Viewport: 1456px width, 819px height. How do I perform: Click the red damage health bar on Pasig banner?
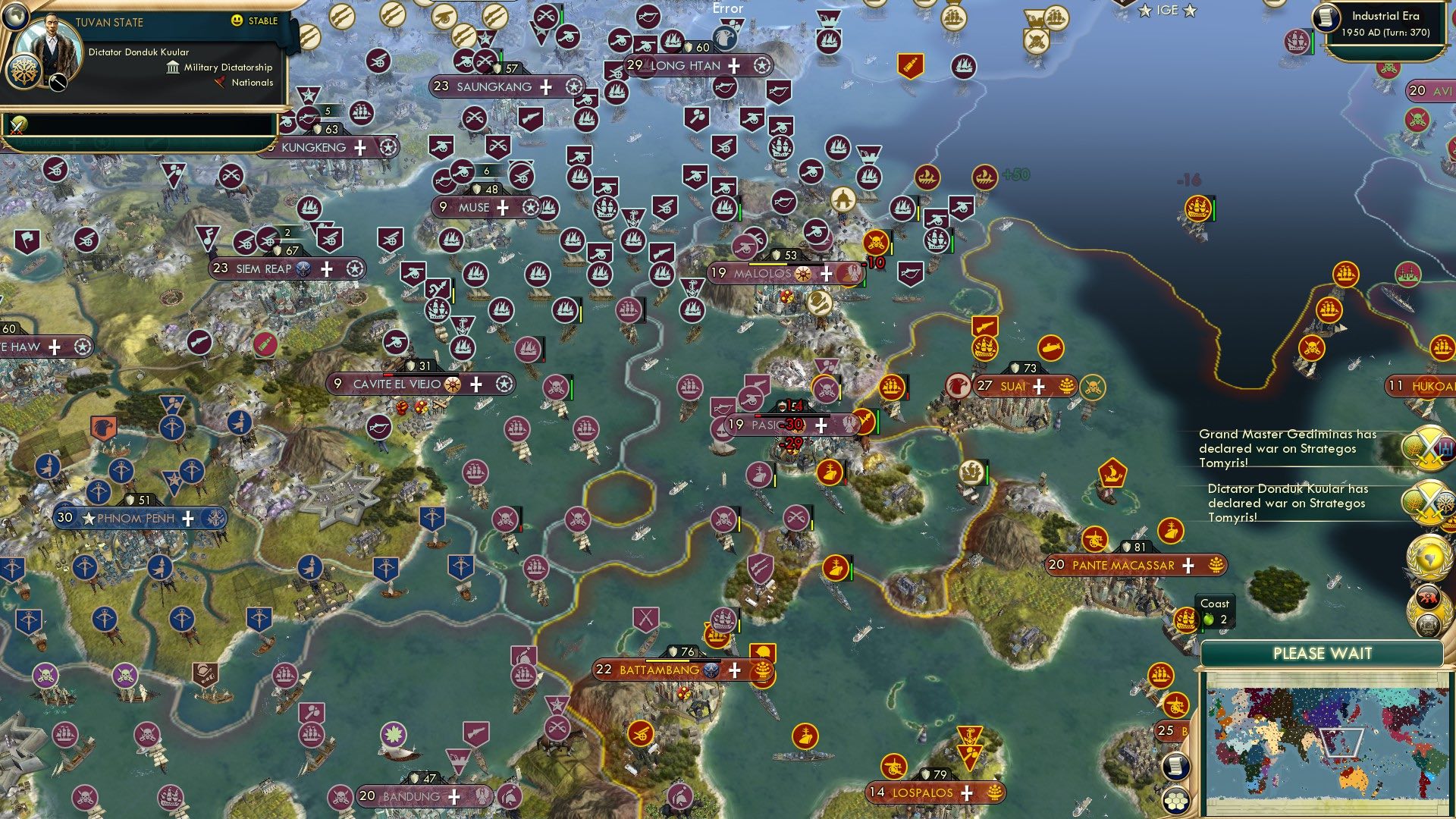(x=758, y=416)
